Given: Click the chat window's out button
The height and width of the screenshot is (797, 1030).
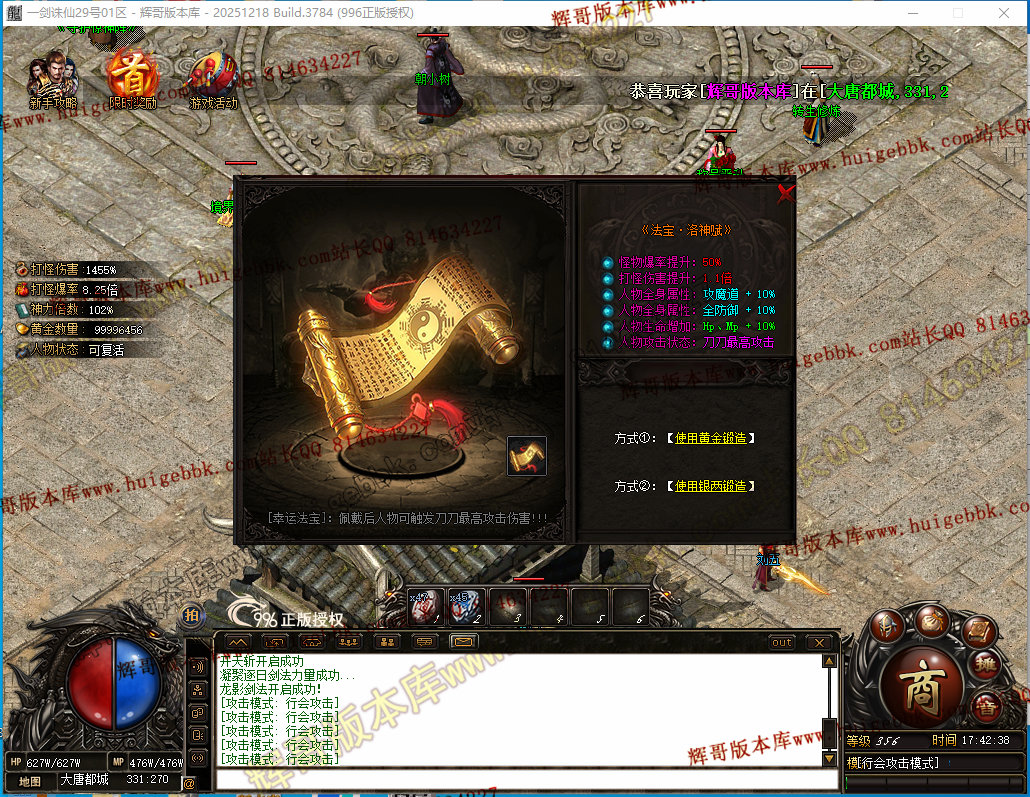Looking at the screenshot, I should (x=782, y=642).
